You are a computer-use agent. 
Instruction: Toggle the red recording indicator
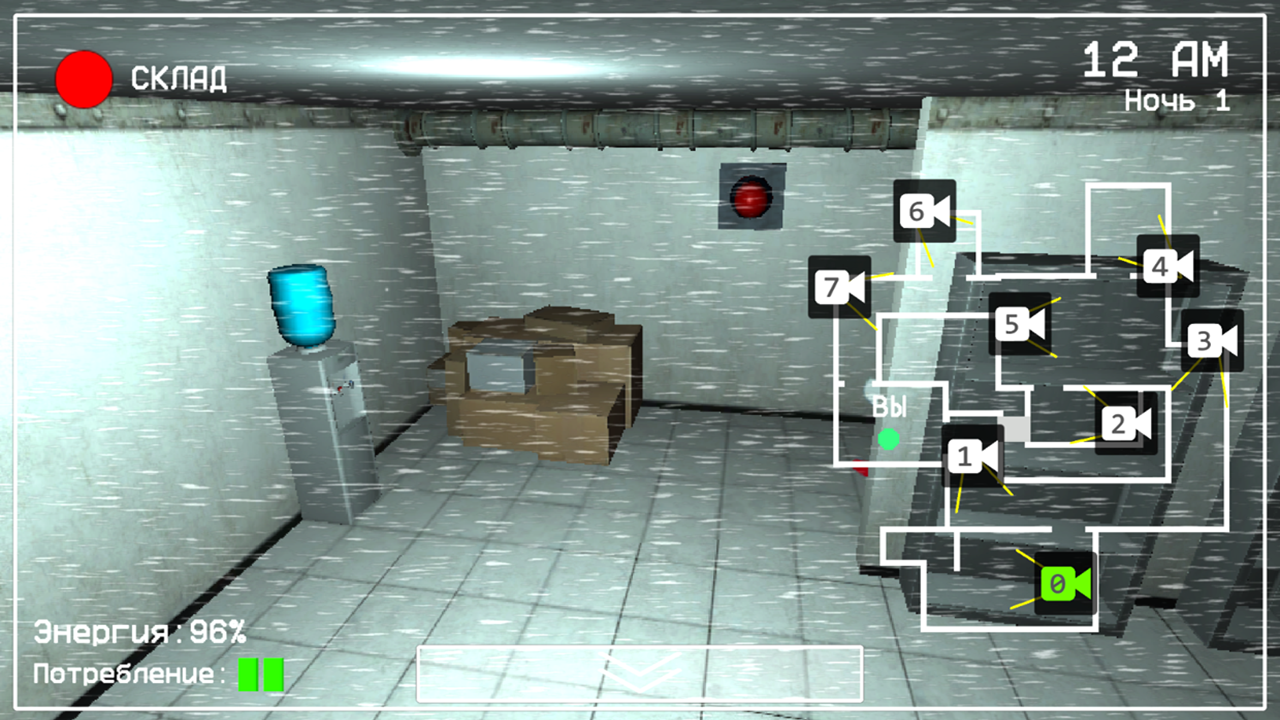click(x=84, y=79)
